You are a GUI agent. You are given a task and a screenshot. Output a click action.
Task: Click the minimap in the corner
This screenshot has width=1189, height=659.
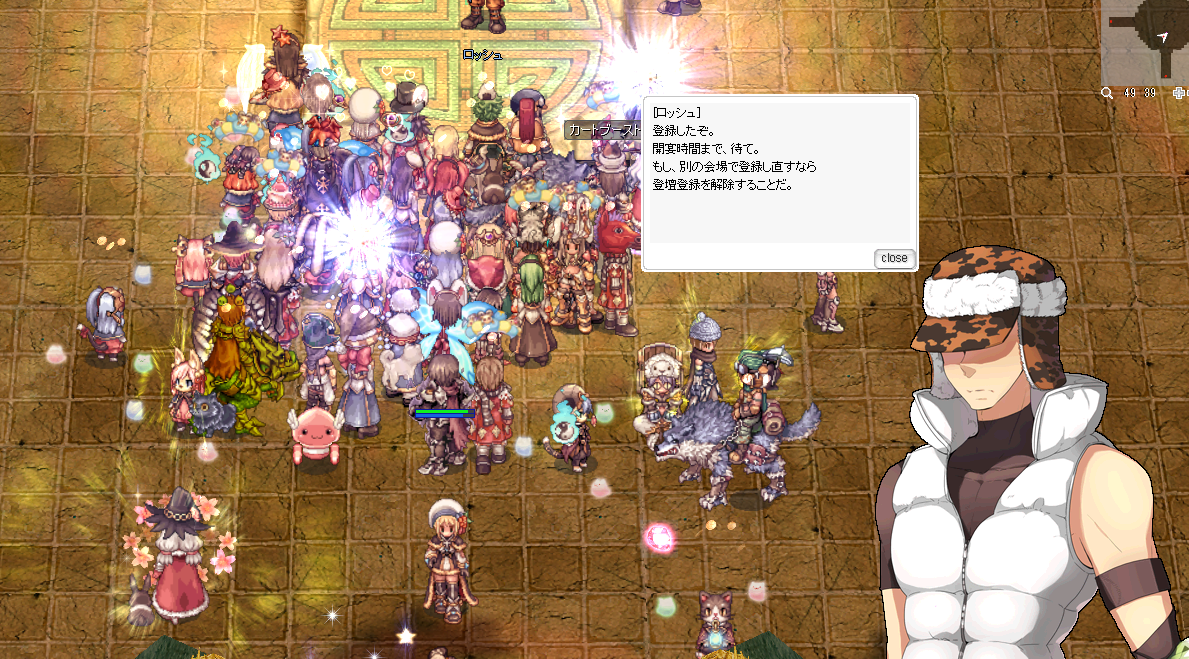(x=1145, y=42)
